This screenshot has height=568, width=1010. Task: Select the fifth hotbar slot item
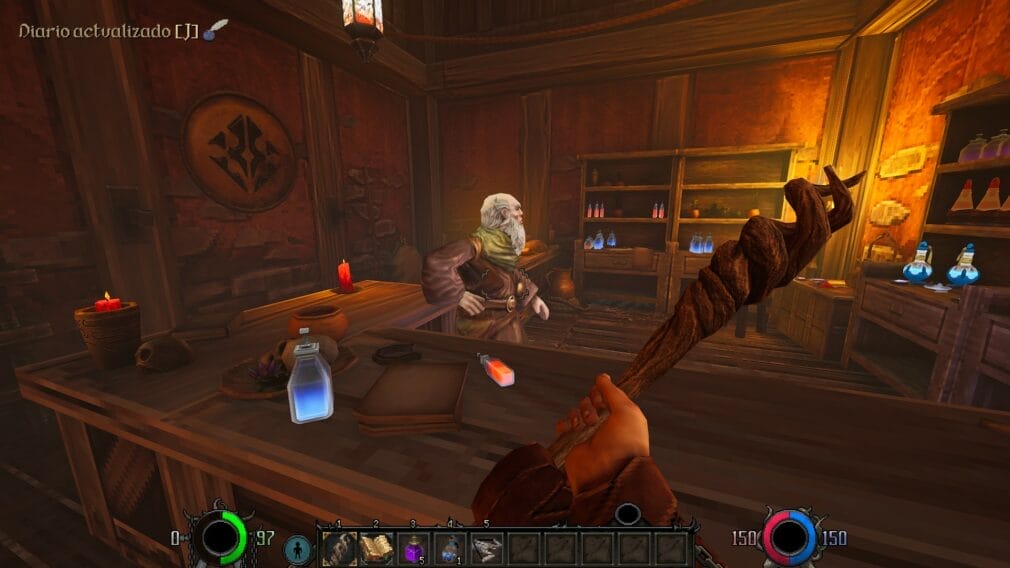(x=487, y=548)
